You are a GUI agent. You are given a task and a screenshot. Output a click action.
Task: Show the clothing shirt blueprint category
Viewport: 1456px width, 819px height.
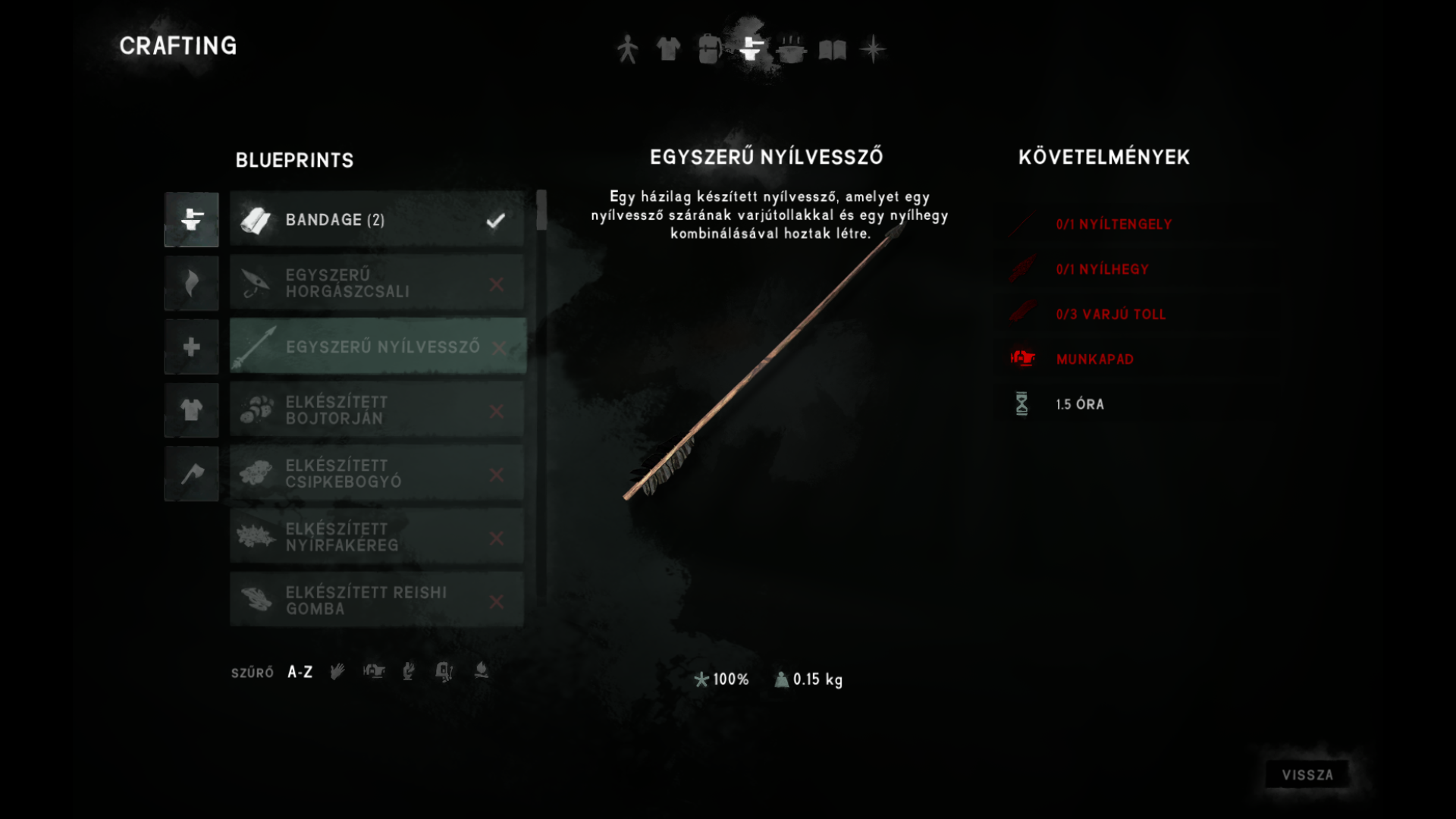(x=191, y=410)
